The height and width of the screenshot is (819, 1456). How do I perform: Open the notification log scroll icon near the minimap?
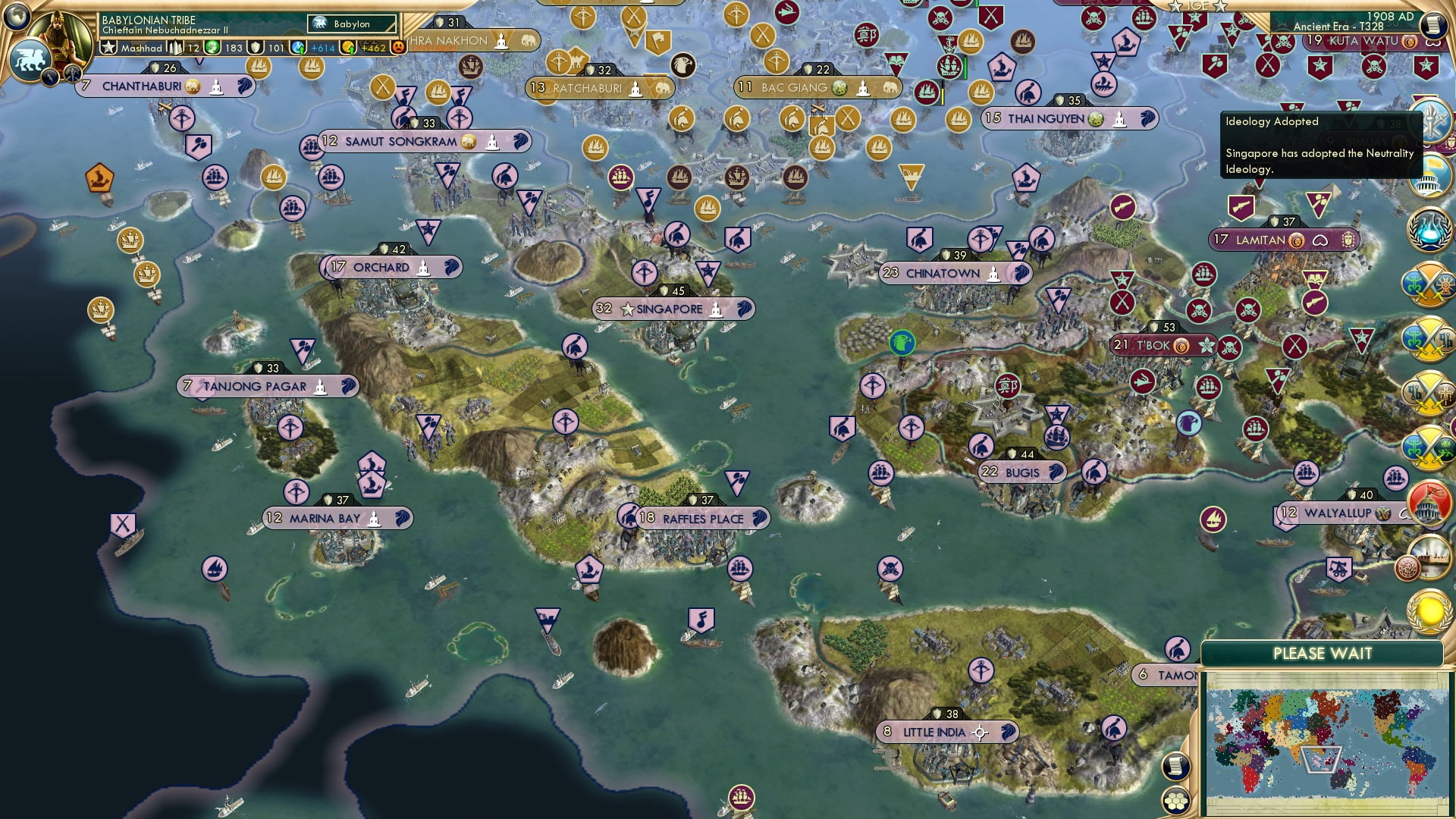click(x=1176, y=766)
